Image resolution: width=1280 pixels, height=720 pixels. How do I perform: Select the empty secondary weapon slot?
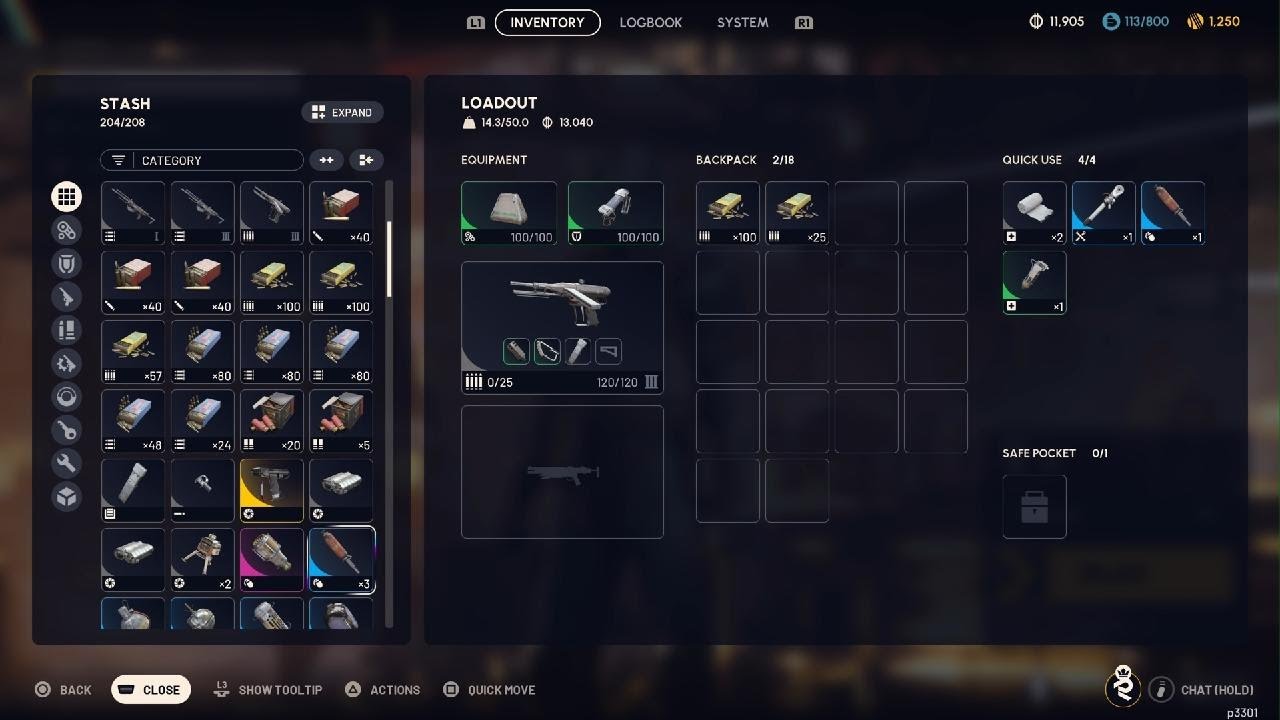[x=562, y=471]
